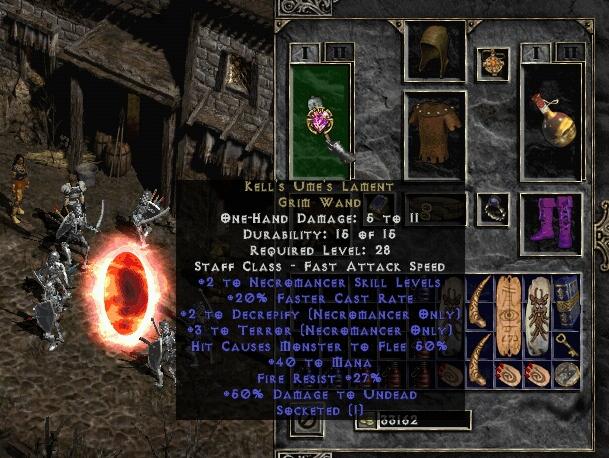Switch to weapon set II above the wand
609x458 pixels.
pyautogui.click(x=333, y=52)
